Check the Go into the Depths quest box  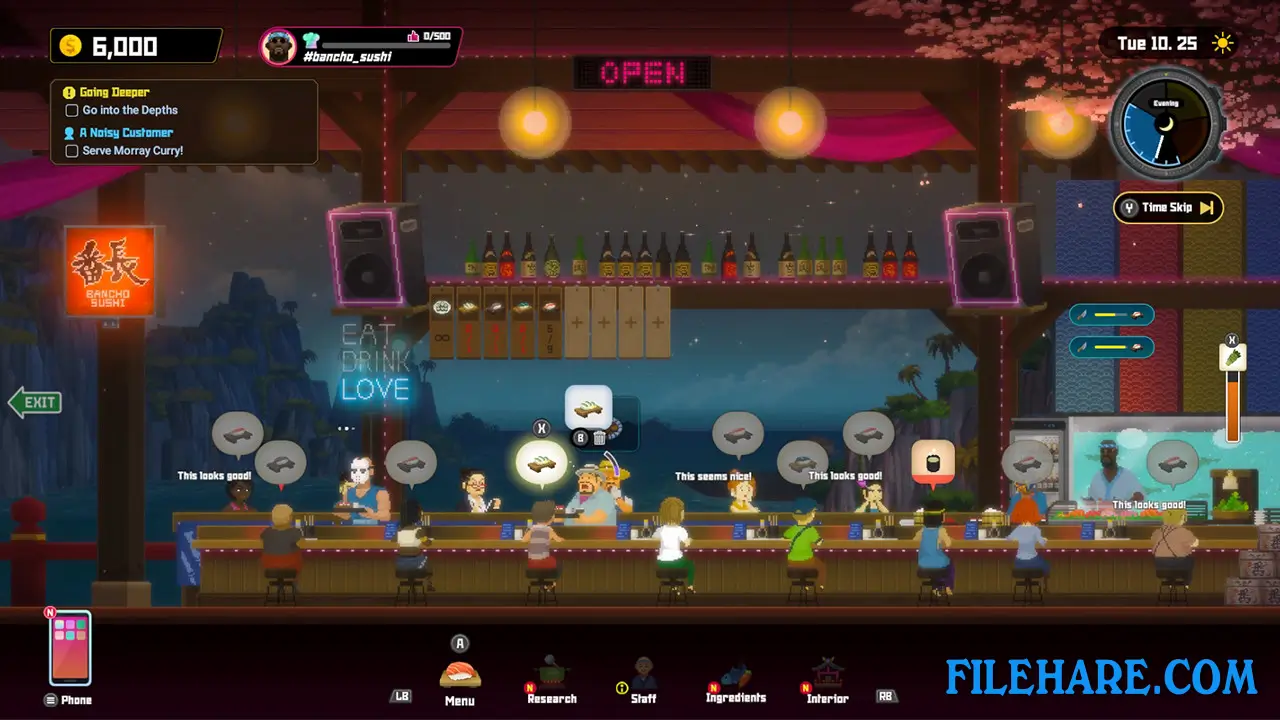click(71, 110)
